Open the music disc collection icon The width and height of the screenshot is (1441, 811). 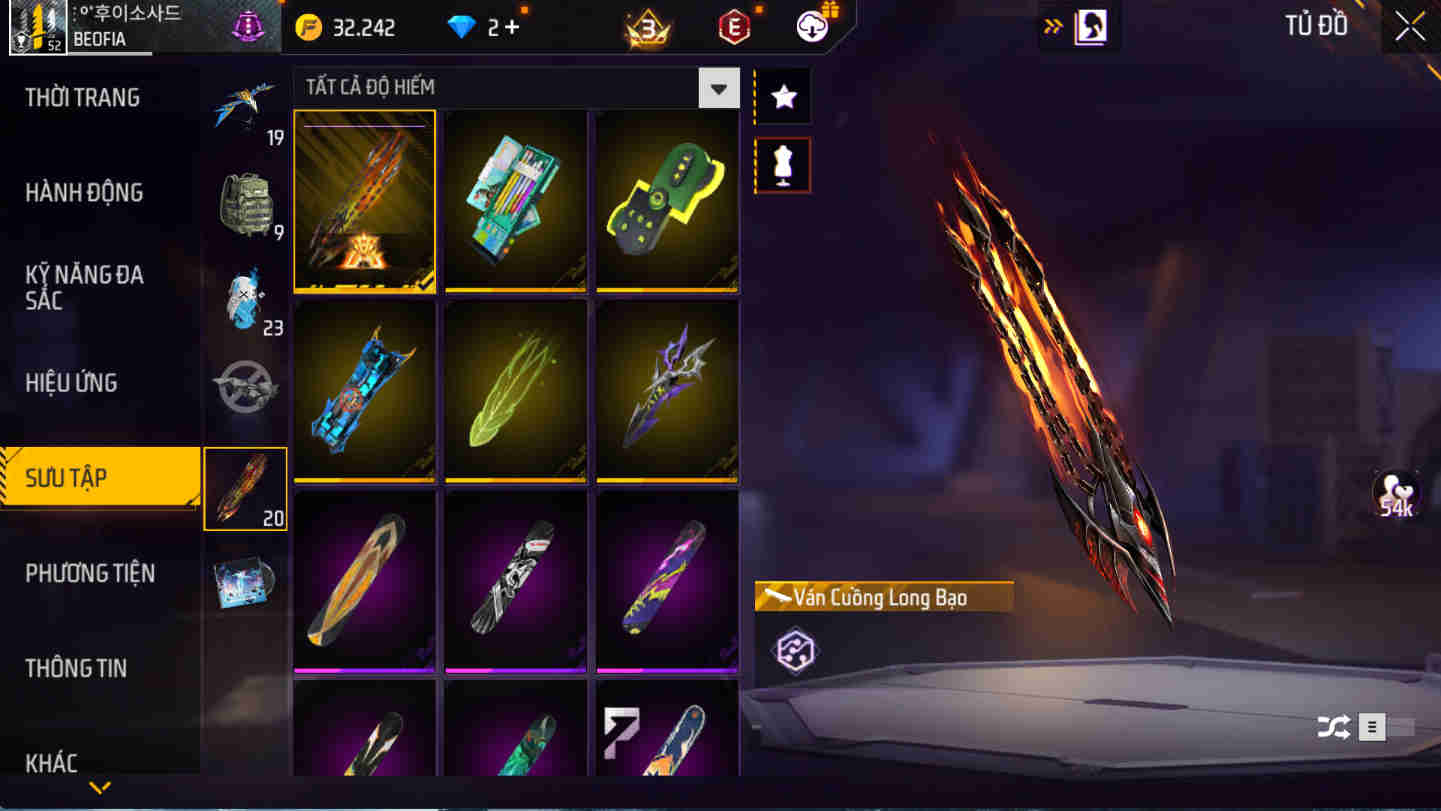pos(246,582)
